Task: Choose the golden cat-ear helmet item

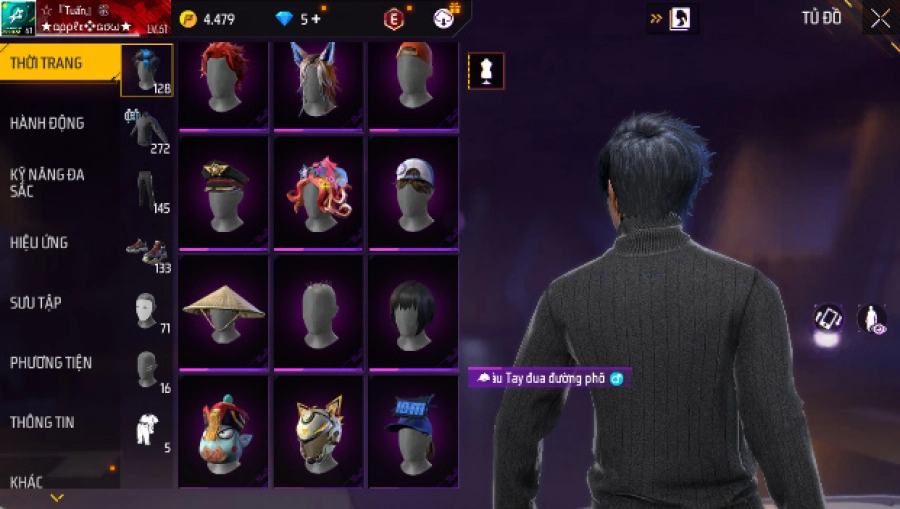Action: pyautogui.click(x=318, y=428)
